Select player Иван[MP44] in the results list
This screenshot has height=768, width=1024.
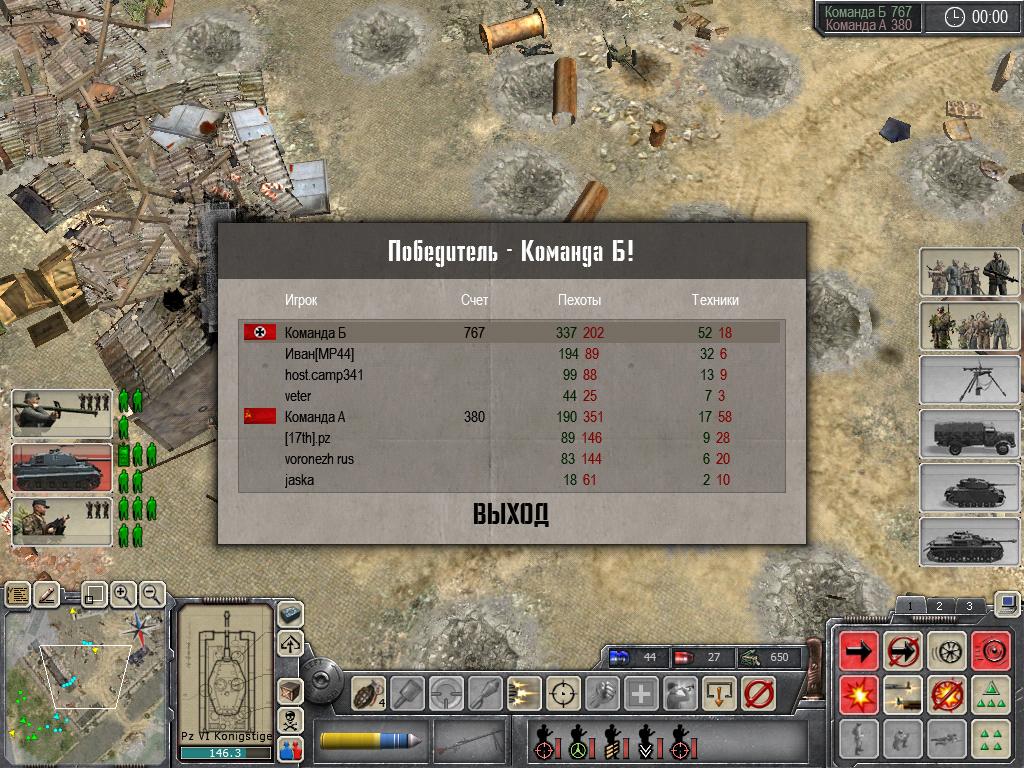(319, 354)
